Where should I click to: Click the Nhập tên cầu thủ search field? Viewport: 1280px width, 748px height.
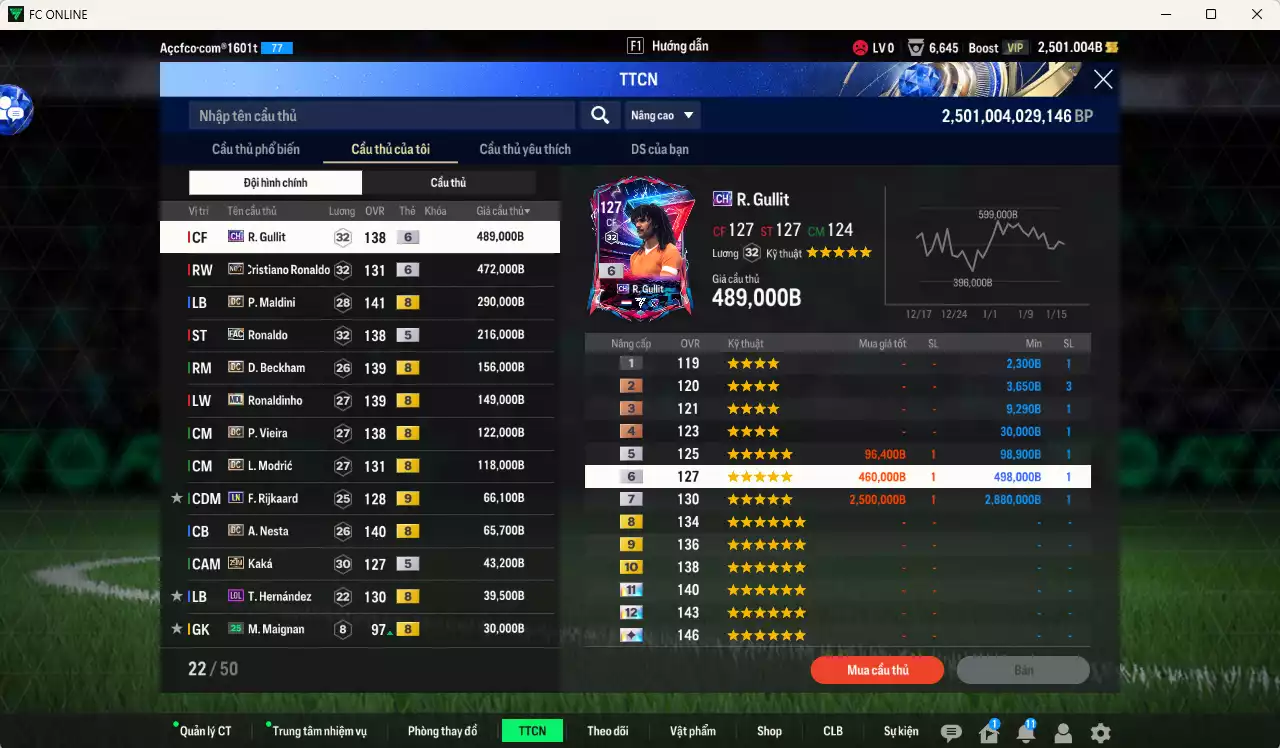point(380,115)
